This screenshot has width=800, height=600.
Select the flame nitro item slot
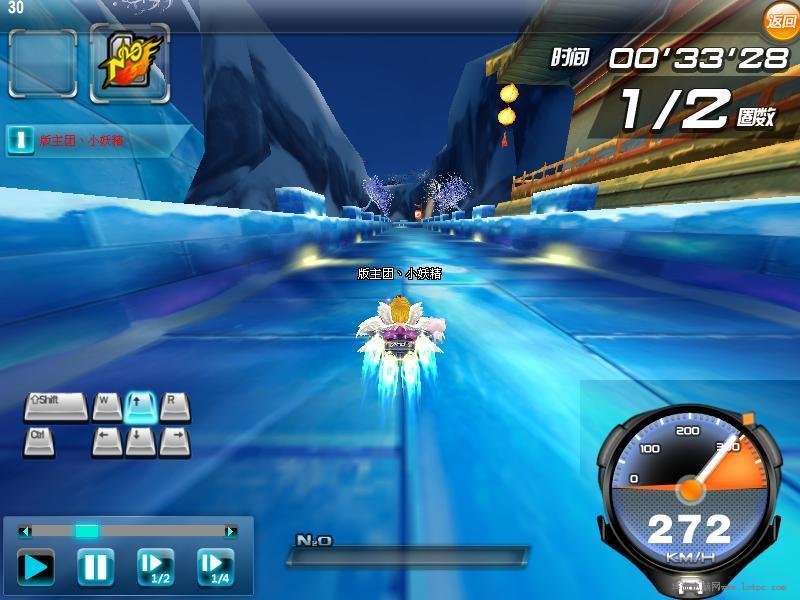pyautogui.click(x=129, y=63)
